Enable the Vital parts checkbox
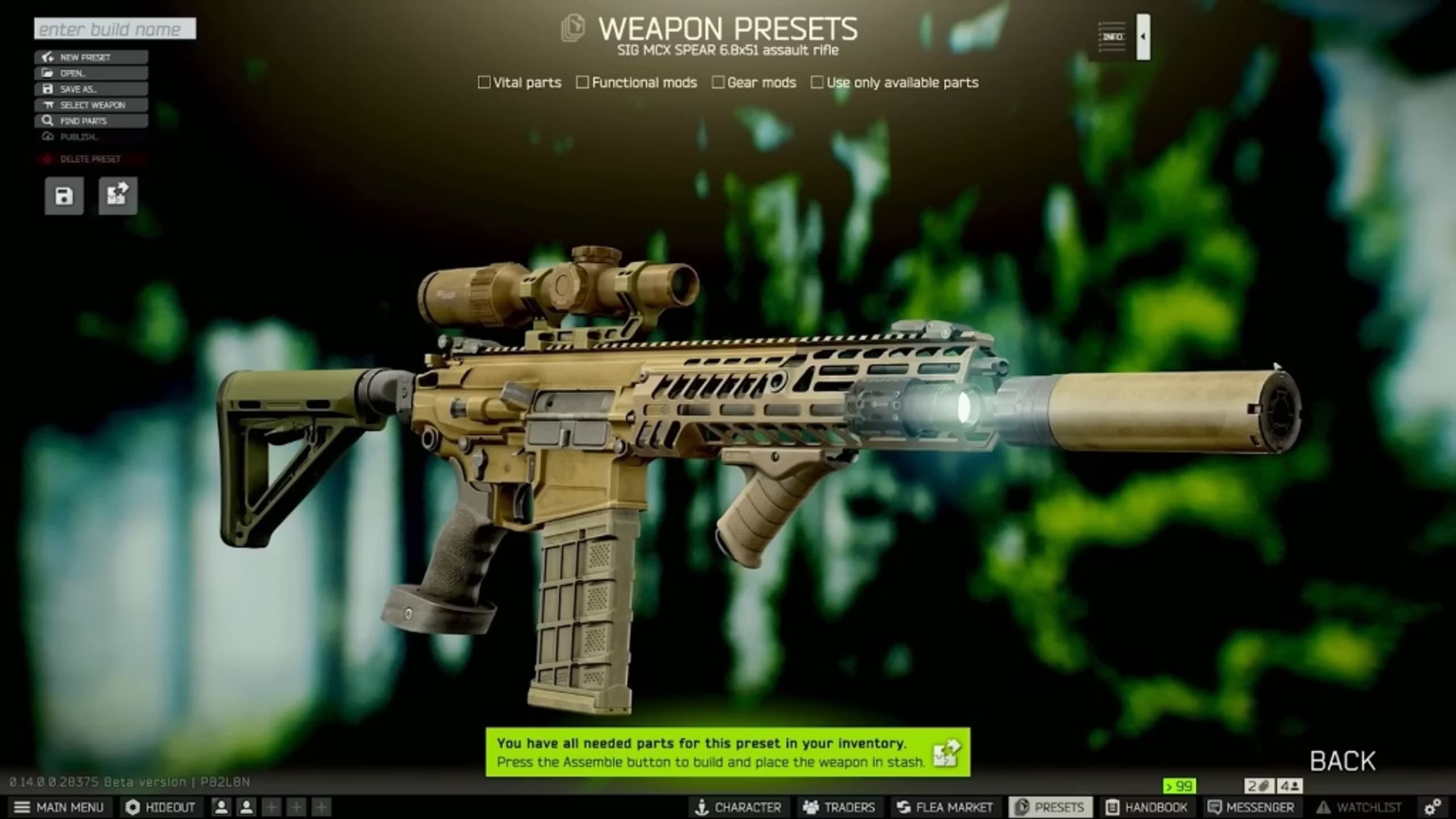 click(485, 83)
